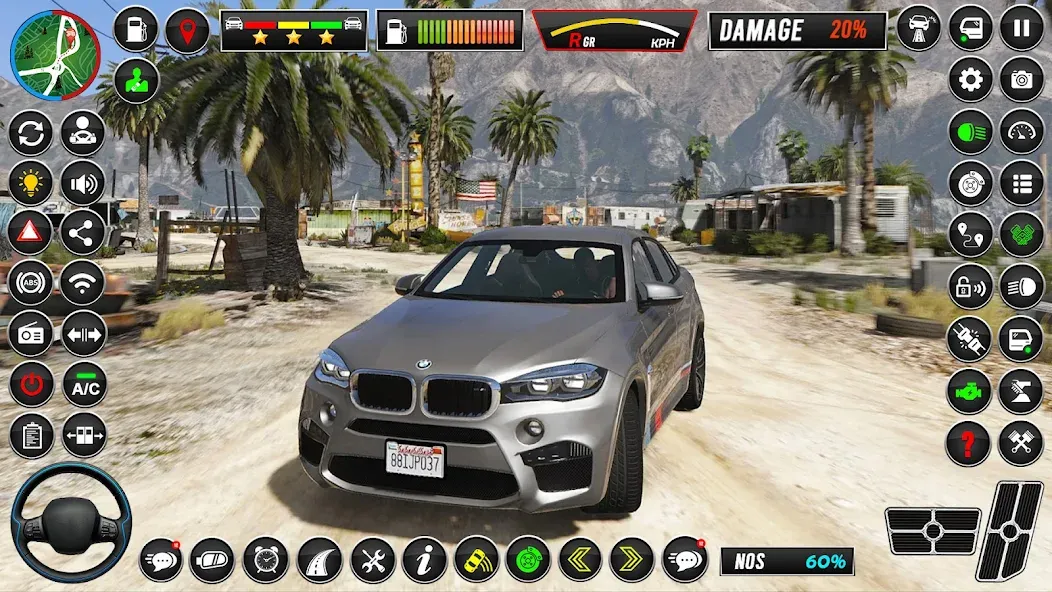Open the gear settings icon
Image resolution: width=1052 pixels, height=592 pixels.
click(970, 80)
